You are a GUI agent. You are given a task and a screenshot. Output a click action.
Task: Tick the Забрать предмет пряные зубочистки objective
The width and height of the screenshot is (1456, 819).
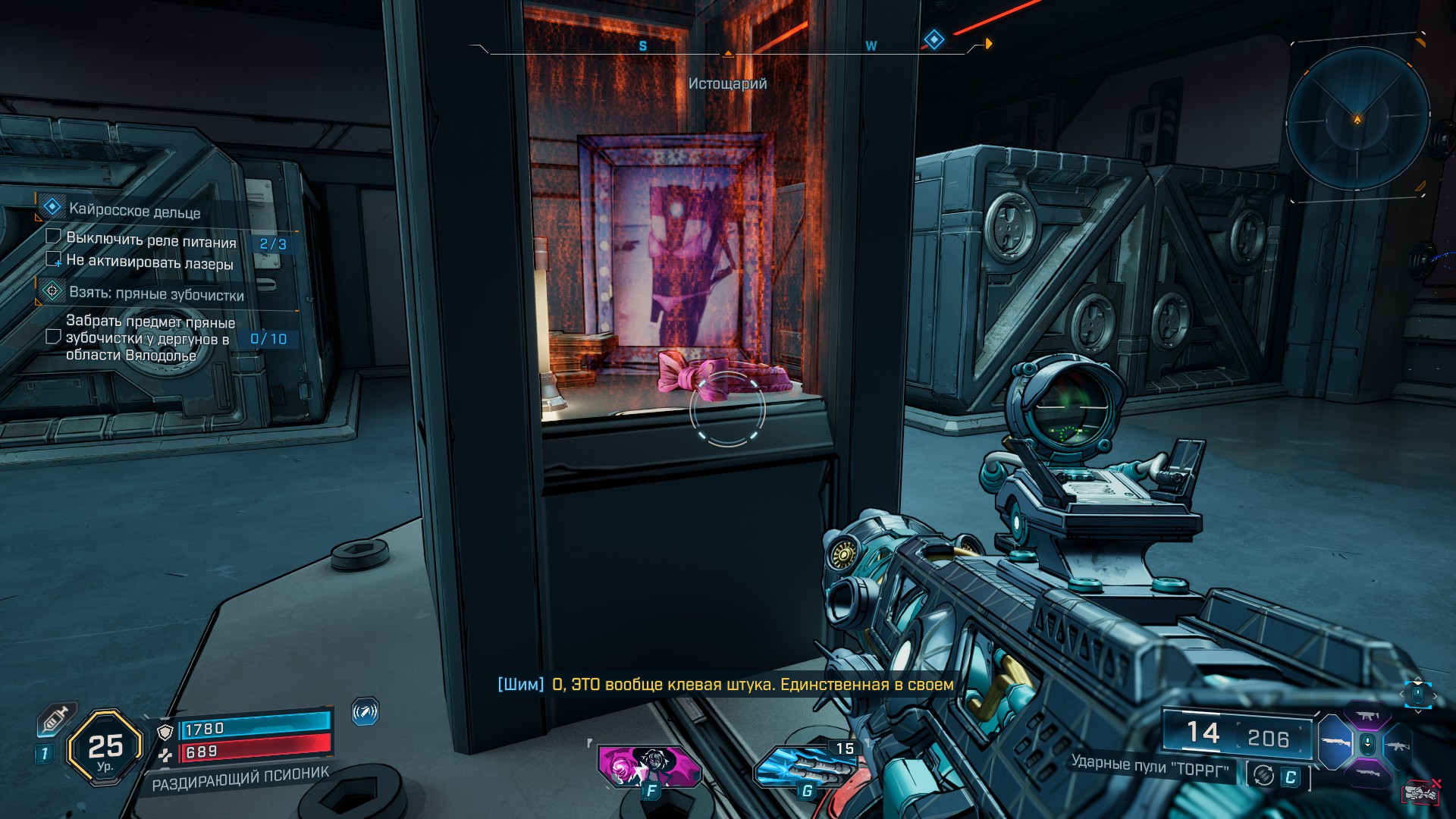pyautogui.click(x=53, y=336)
